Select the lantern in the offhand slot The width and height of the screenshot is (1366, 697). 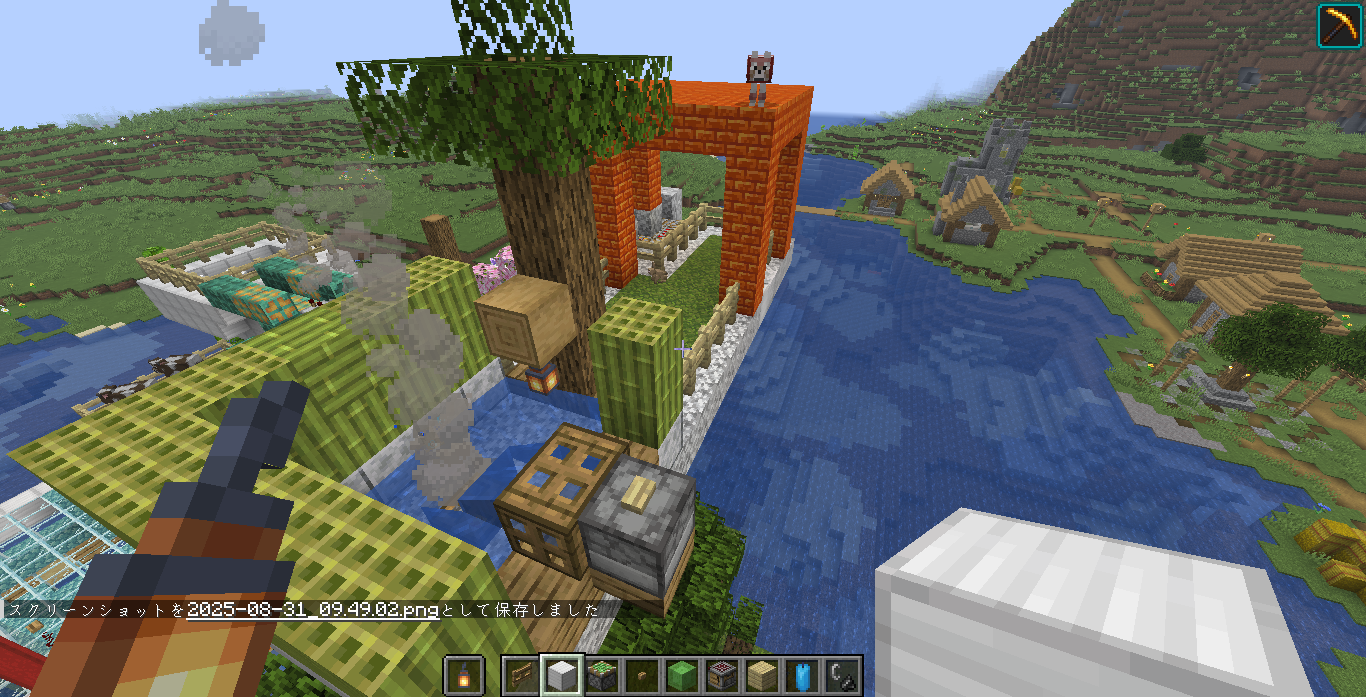(x=465, y=676)
